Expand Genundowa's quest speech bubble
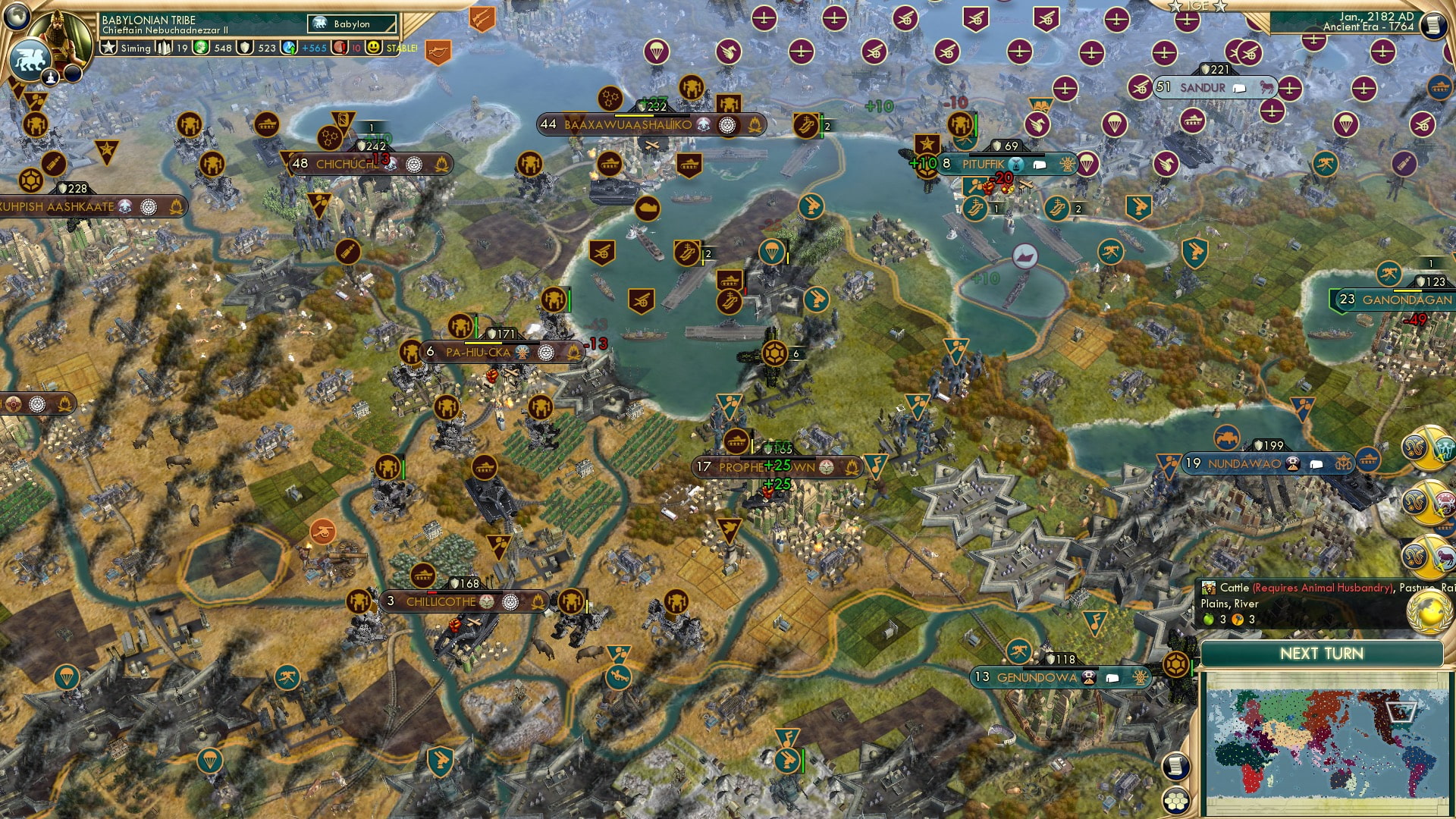 click(1112, 679)
